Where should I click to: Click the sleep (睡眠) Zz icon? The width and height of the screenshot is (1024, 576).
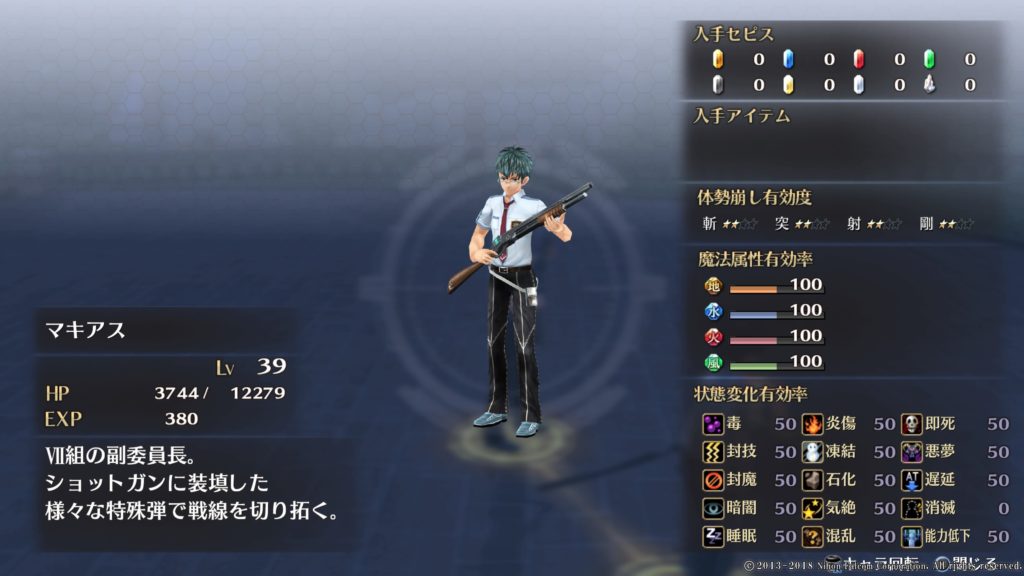(712, 536)
